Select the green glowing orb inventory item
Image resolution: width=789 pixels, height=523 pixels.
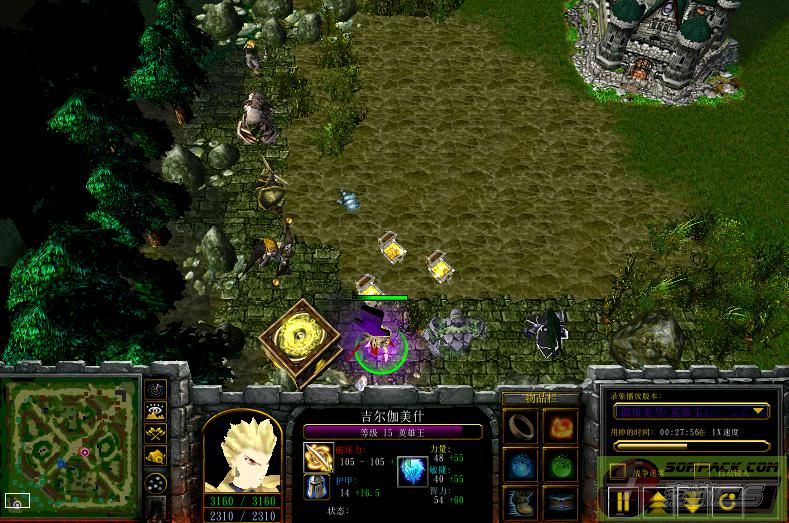tap(560, 465)
